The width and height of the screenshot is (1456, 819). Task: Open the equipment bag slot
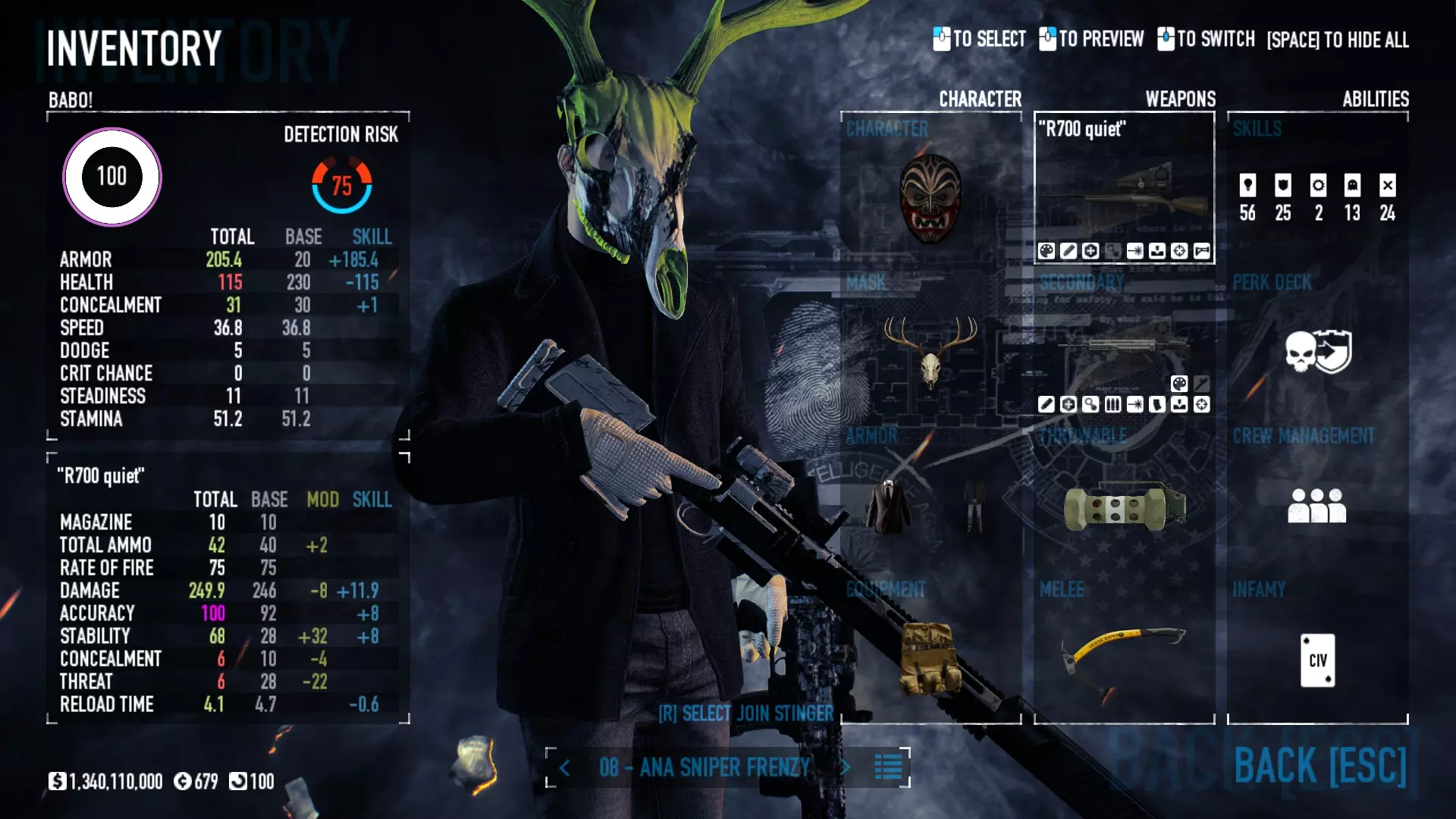pyautogui.click(x=930, y=657)
